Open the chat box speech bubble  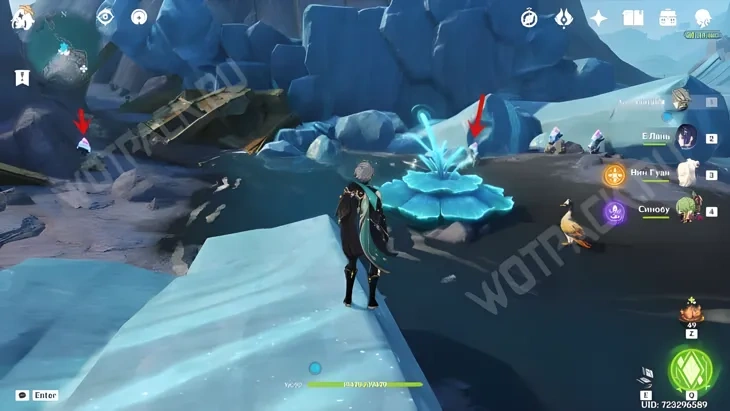22,395
